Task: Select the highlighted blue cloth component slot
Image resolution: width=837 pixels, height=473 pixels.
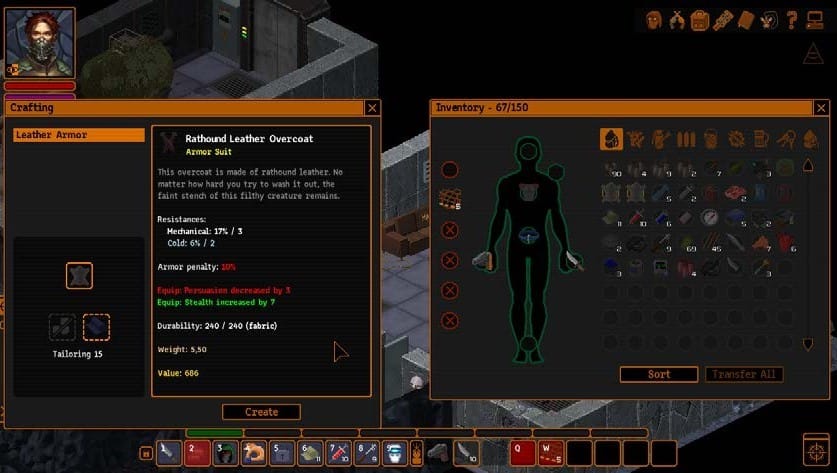Action: 96,326
